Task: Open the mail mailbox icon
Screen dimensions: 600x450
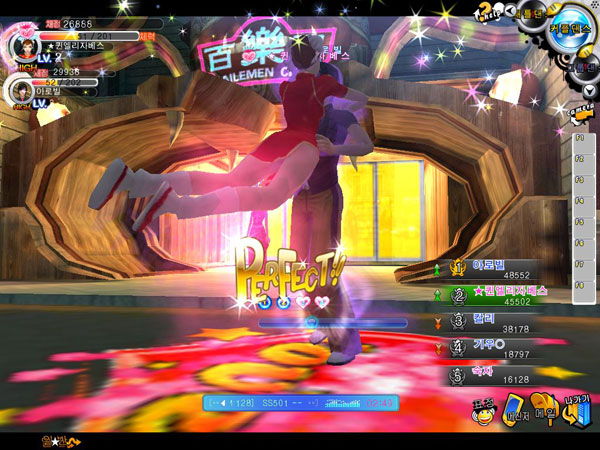Action: (x=546, y=409)
